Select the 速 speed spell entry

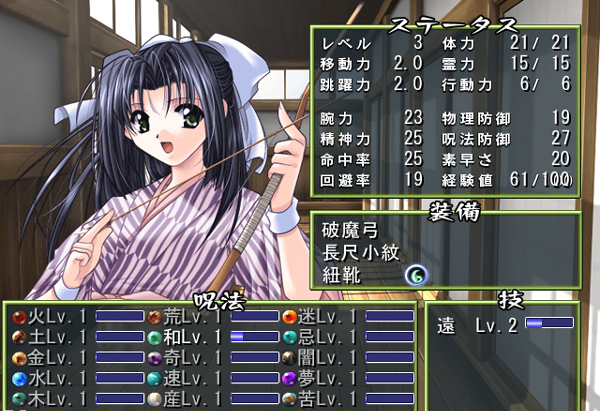190,379
